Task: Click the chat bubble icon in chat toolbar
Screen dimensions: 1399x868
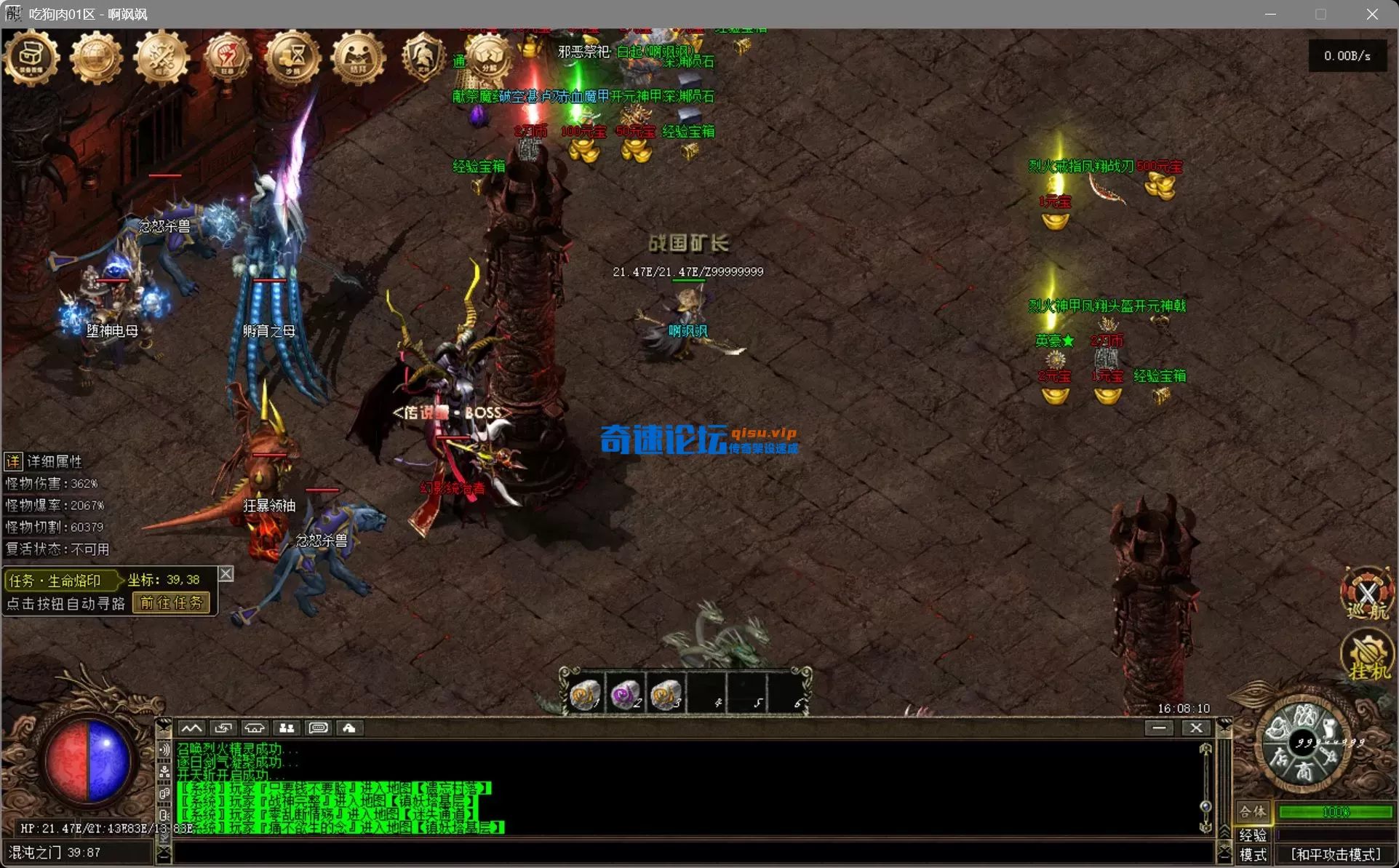Action: (x=318, y=728)
